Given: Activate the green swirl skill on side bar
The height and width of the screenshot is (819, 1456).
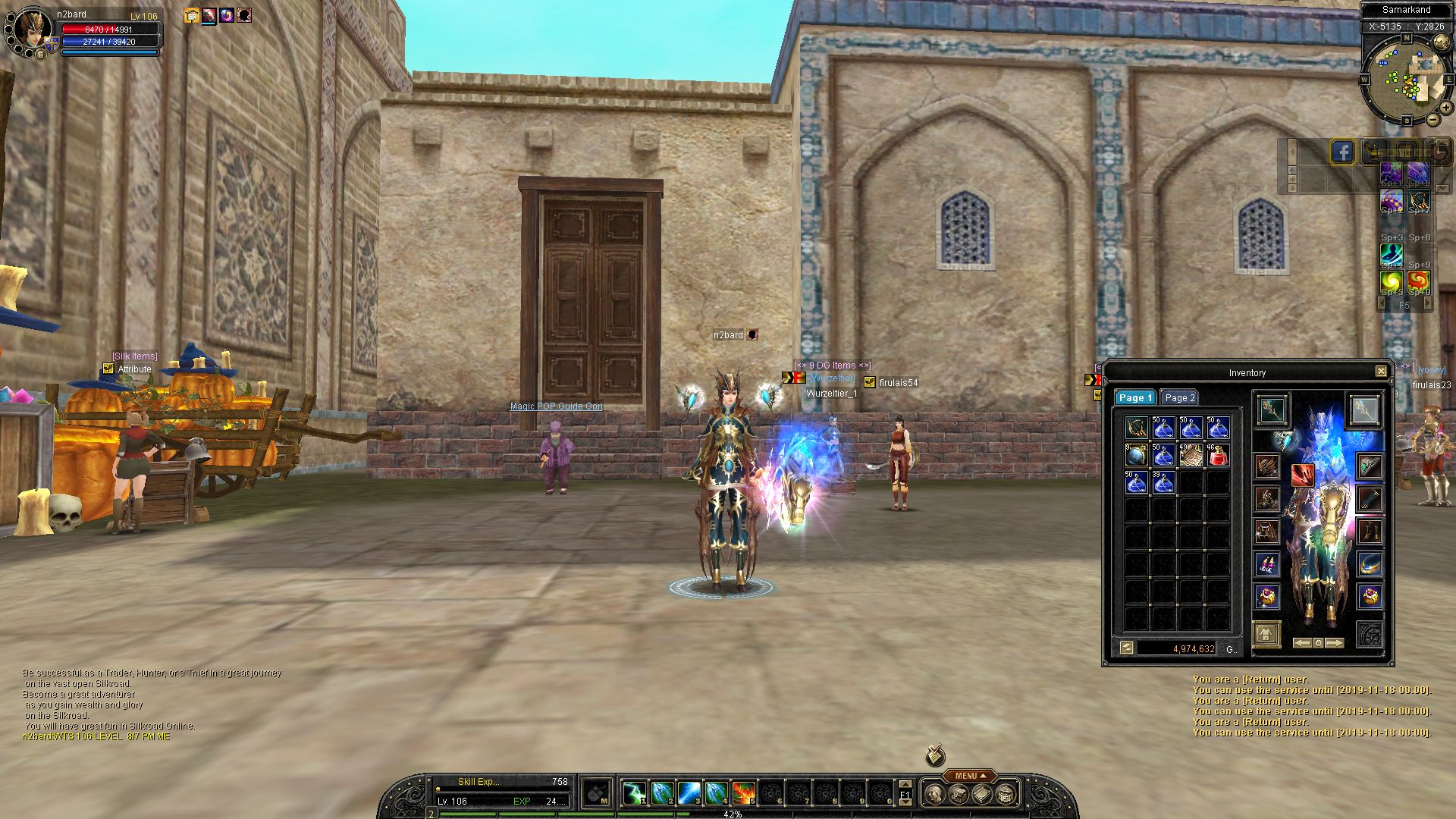Looking at the screenshot, I should point(1391,282).
